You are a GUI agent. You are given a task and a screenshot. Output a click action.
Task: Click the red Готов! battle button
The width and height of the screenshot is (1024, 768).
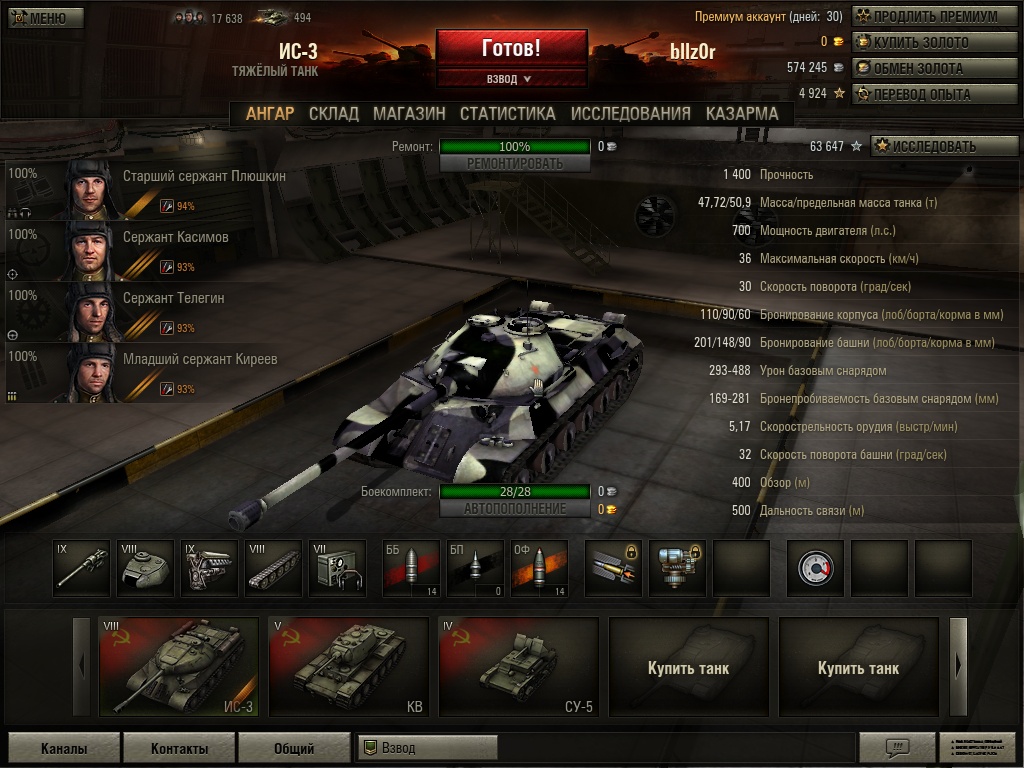pyautogui.click(x=511, y=48)
